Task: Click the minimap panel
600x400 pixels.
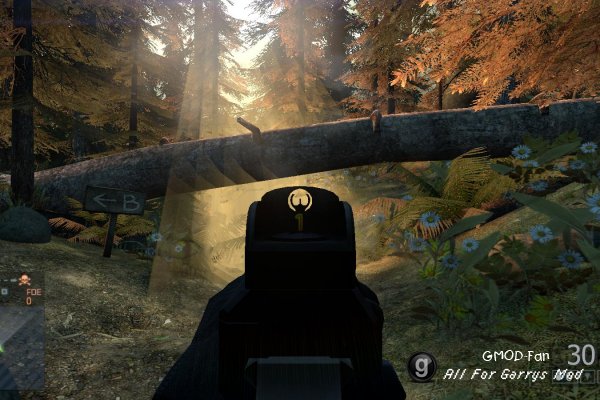Action: (21, 330)
